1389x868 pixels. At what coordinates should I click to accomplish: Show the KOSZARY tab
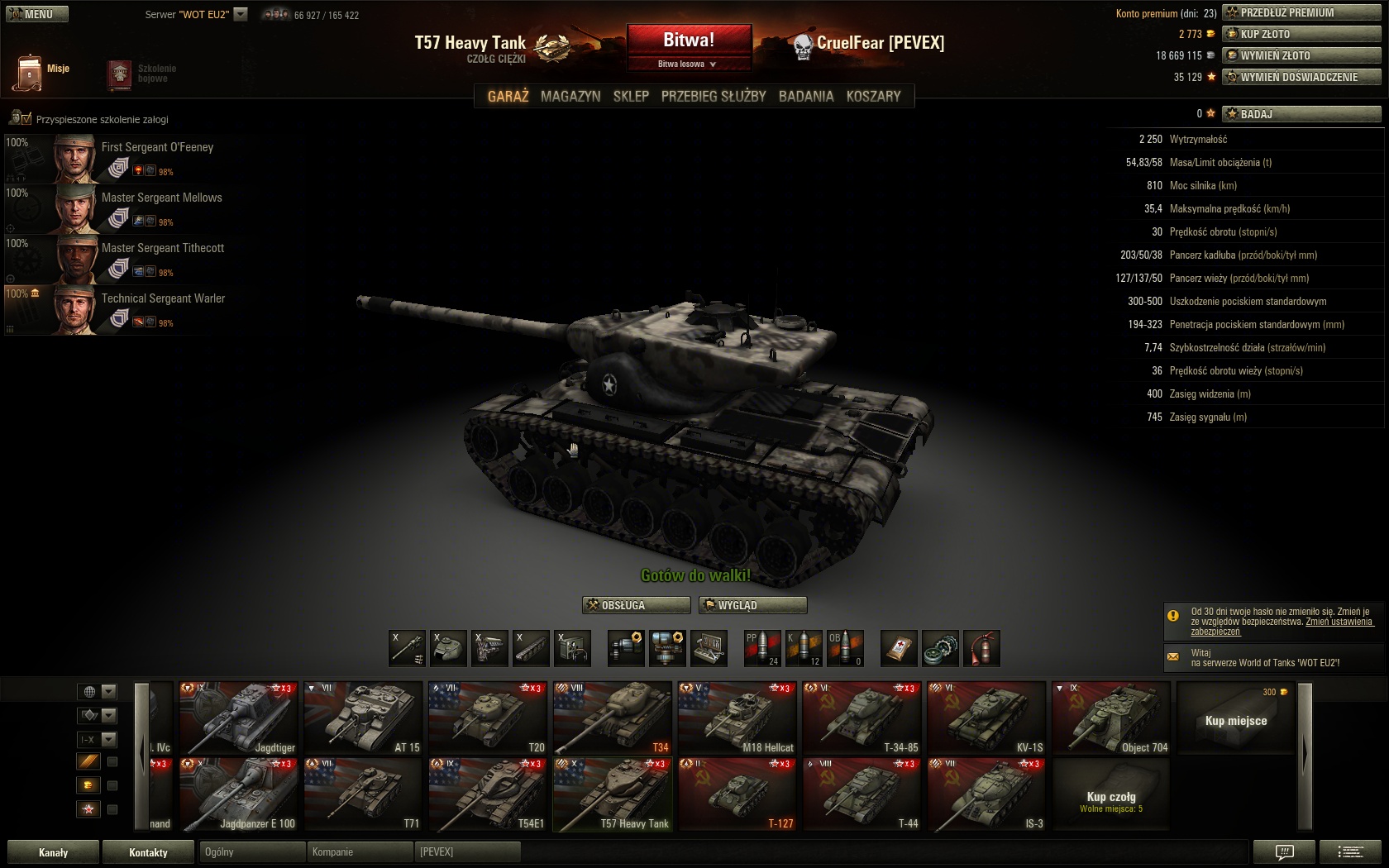click(873, 96)
